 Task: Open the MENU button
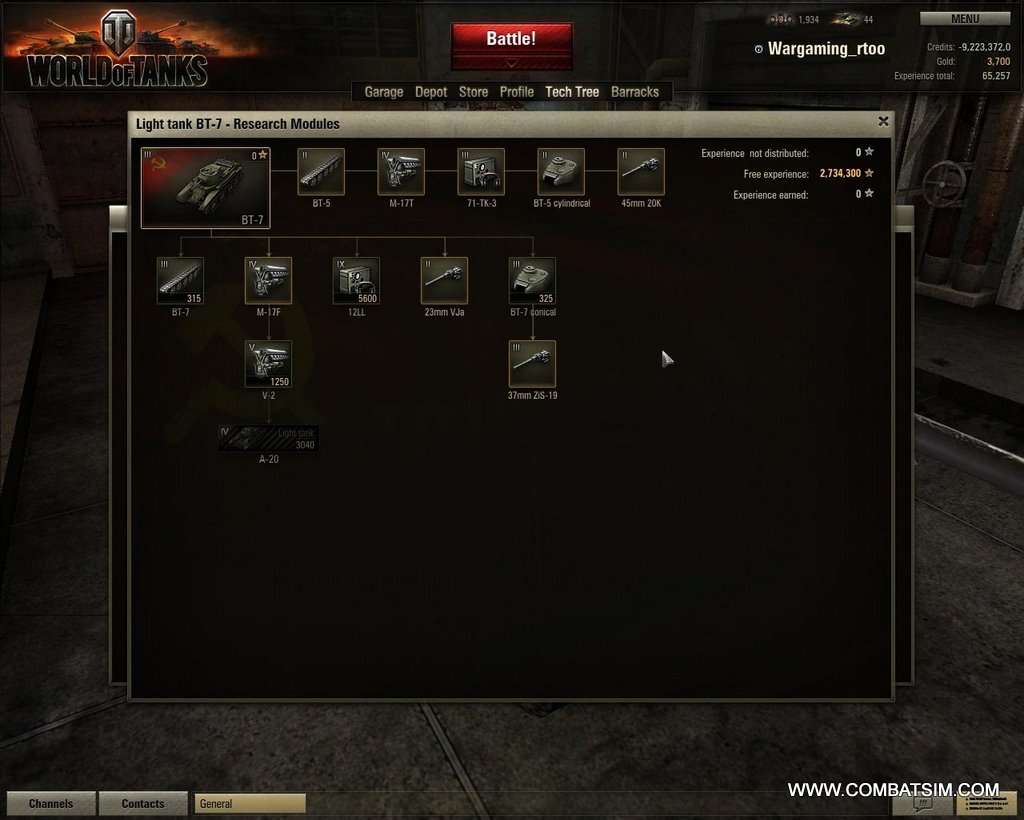pyautogui.click(x=964, y=19)
